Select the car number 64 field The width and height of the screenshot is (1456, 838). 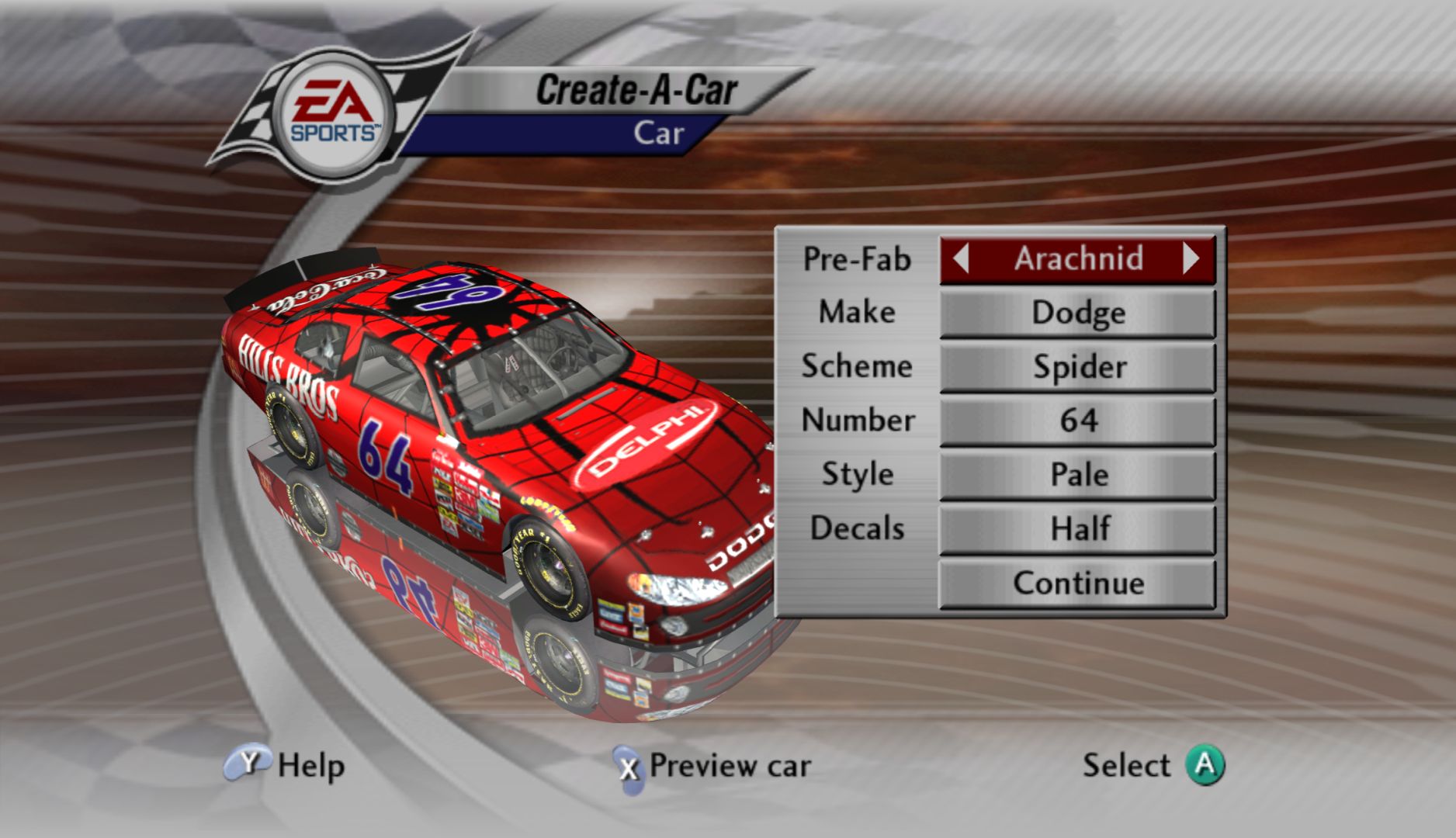1077,421
